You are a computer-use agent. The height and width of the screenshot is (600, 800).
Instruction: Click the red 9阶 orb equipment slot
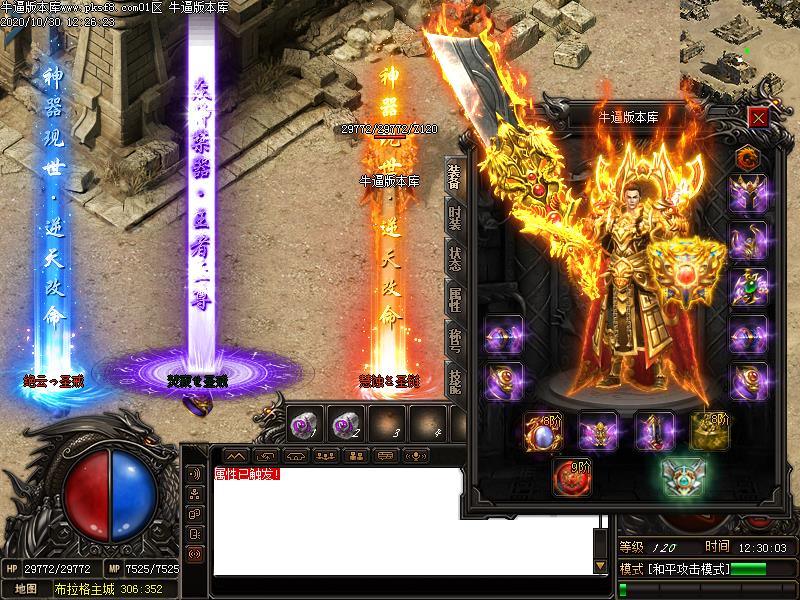click(573, 477)
